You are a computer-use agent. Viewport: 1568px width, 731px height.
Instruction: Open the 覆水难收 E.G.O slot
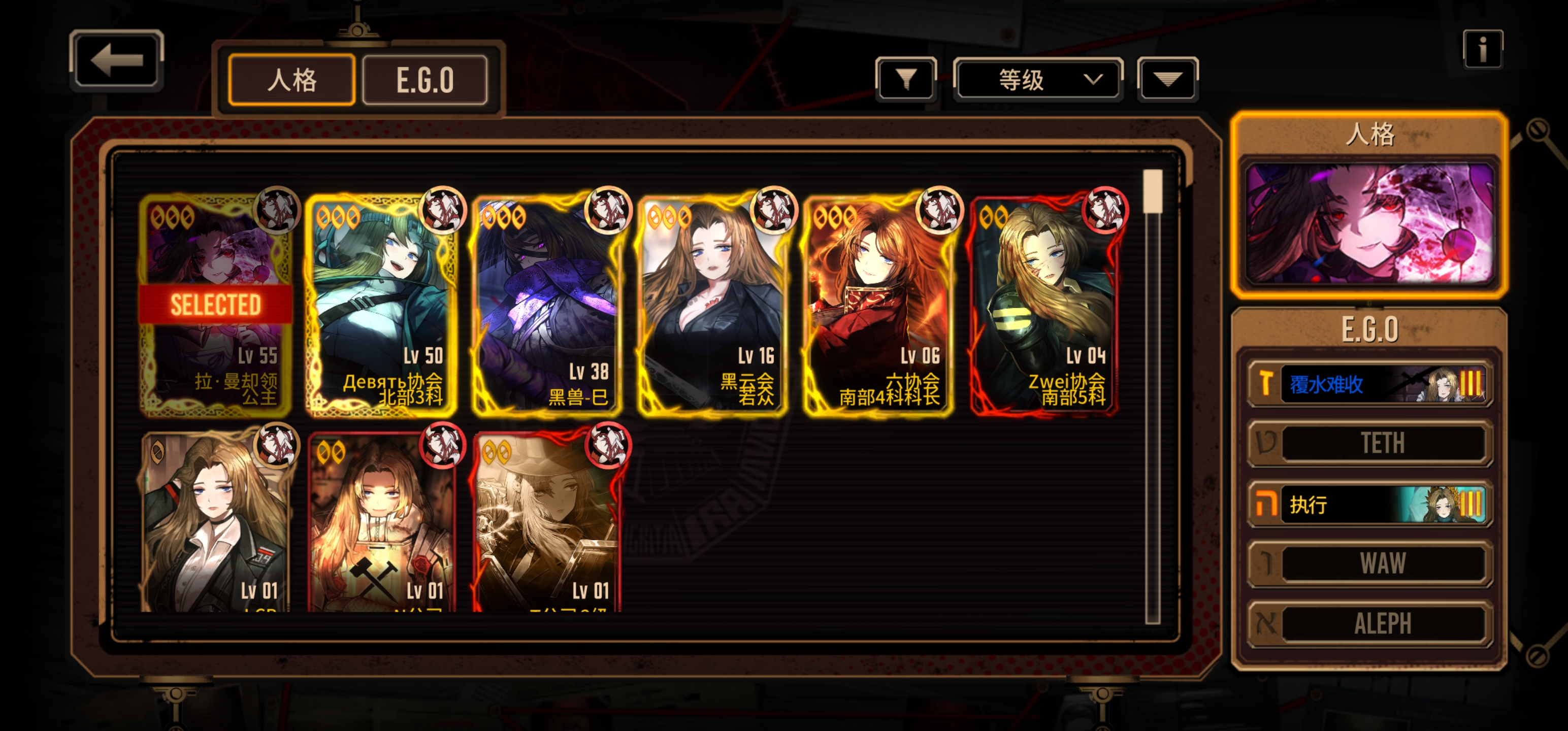pos(1369,384)
